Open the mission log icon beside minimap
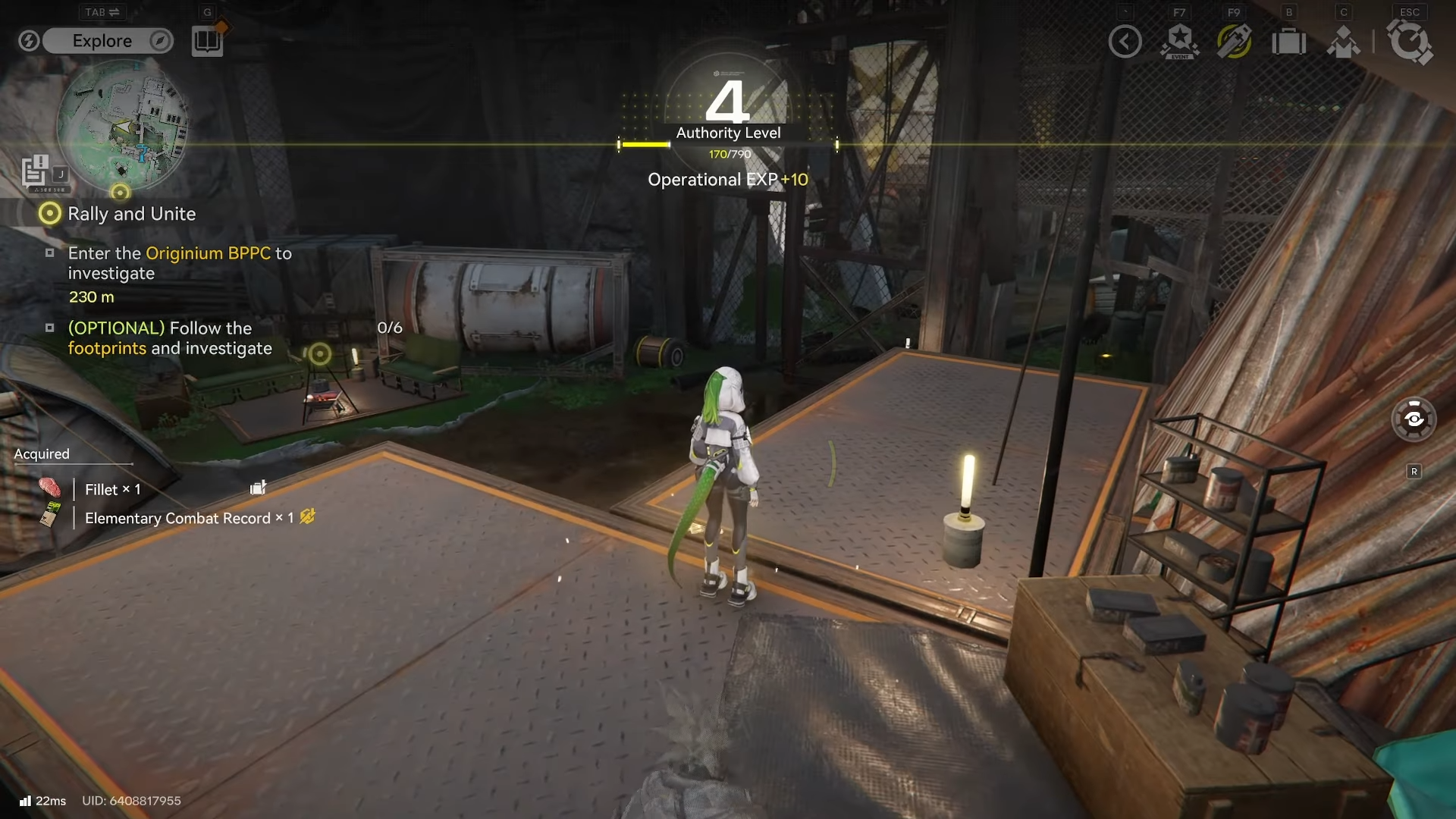Image resolution: width=1456 pixels, height=819 pixels. coord(36,171)
